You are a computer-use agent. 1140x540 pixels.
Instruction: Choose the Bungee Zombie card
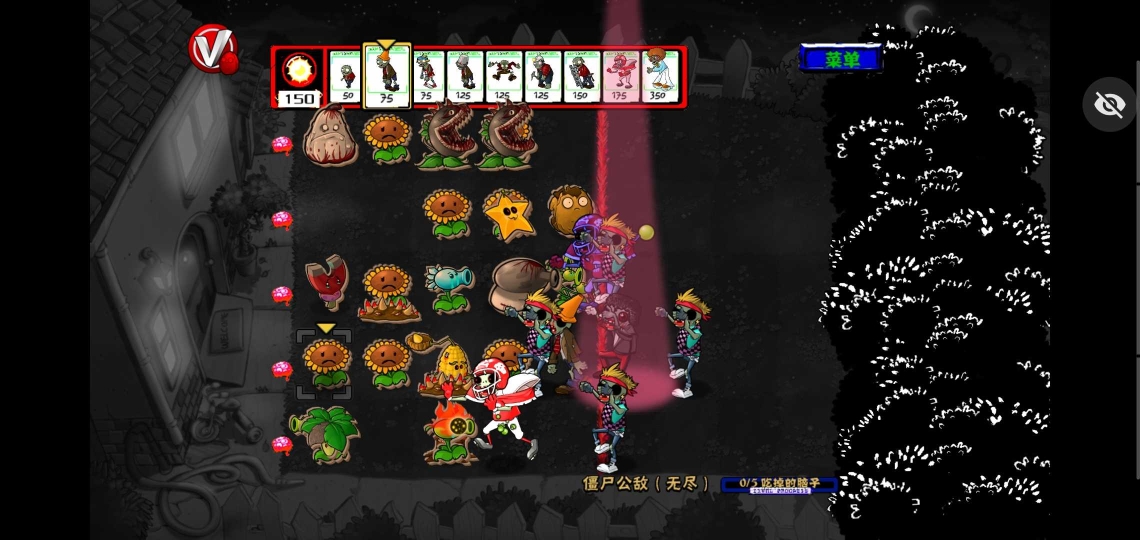pyautogui.click(x=502, y=75)
